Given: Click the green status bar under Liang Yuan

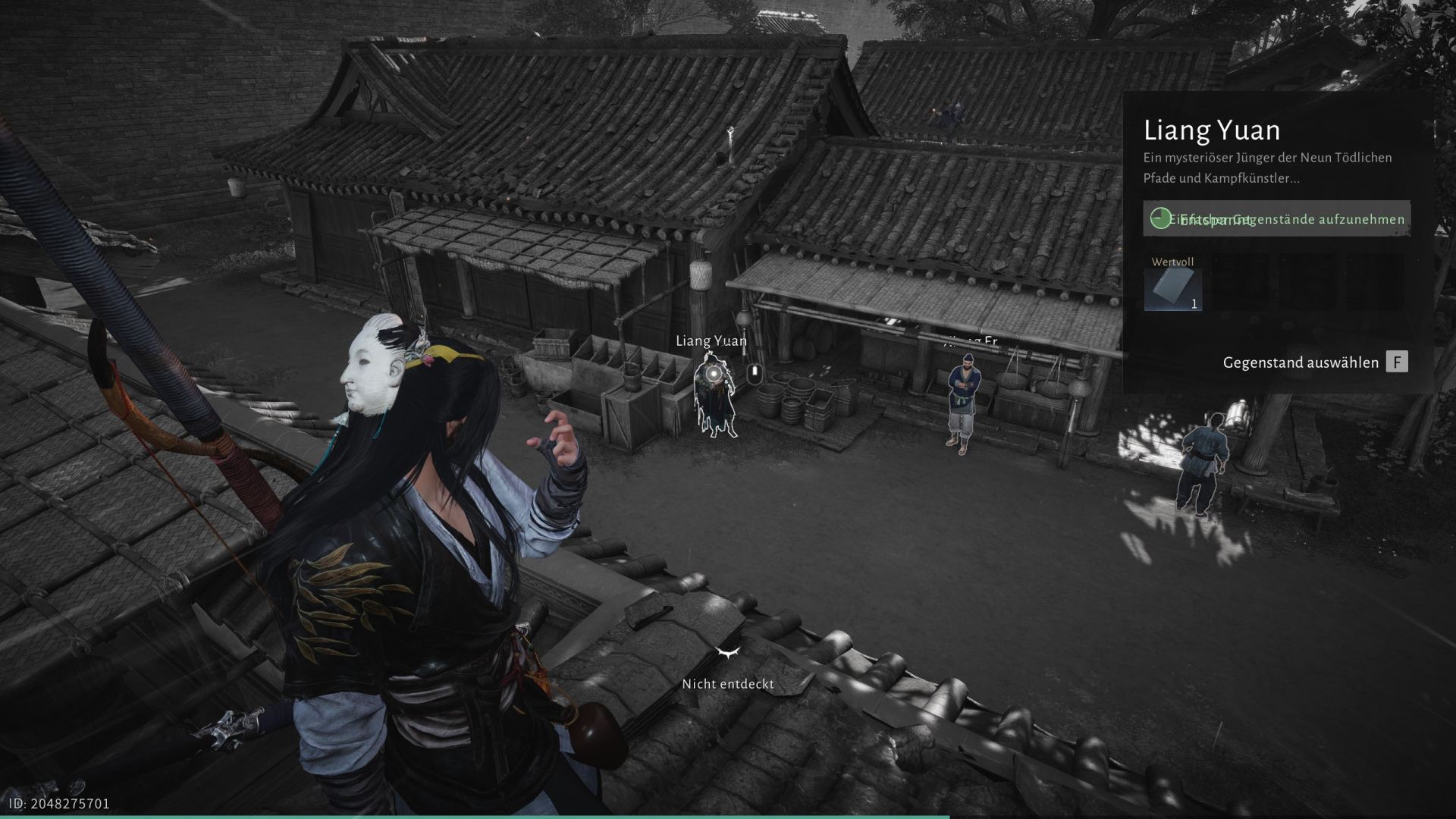Looking at the screenshot, I should click(x=1276, y=219).
